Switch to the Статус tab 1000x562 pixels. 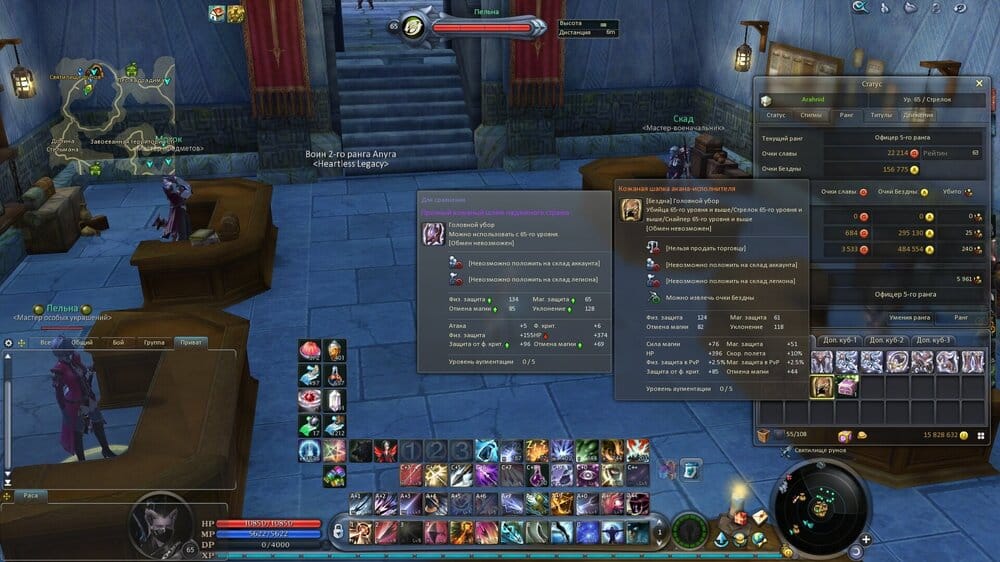pos(776,115)
